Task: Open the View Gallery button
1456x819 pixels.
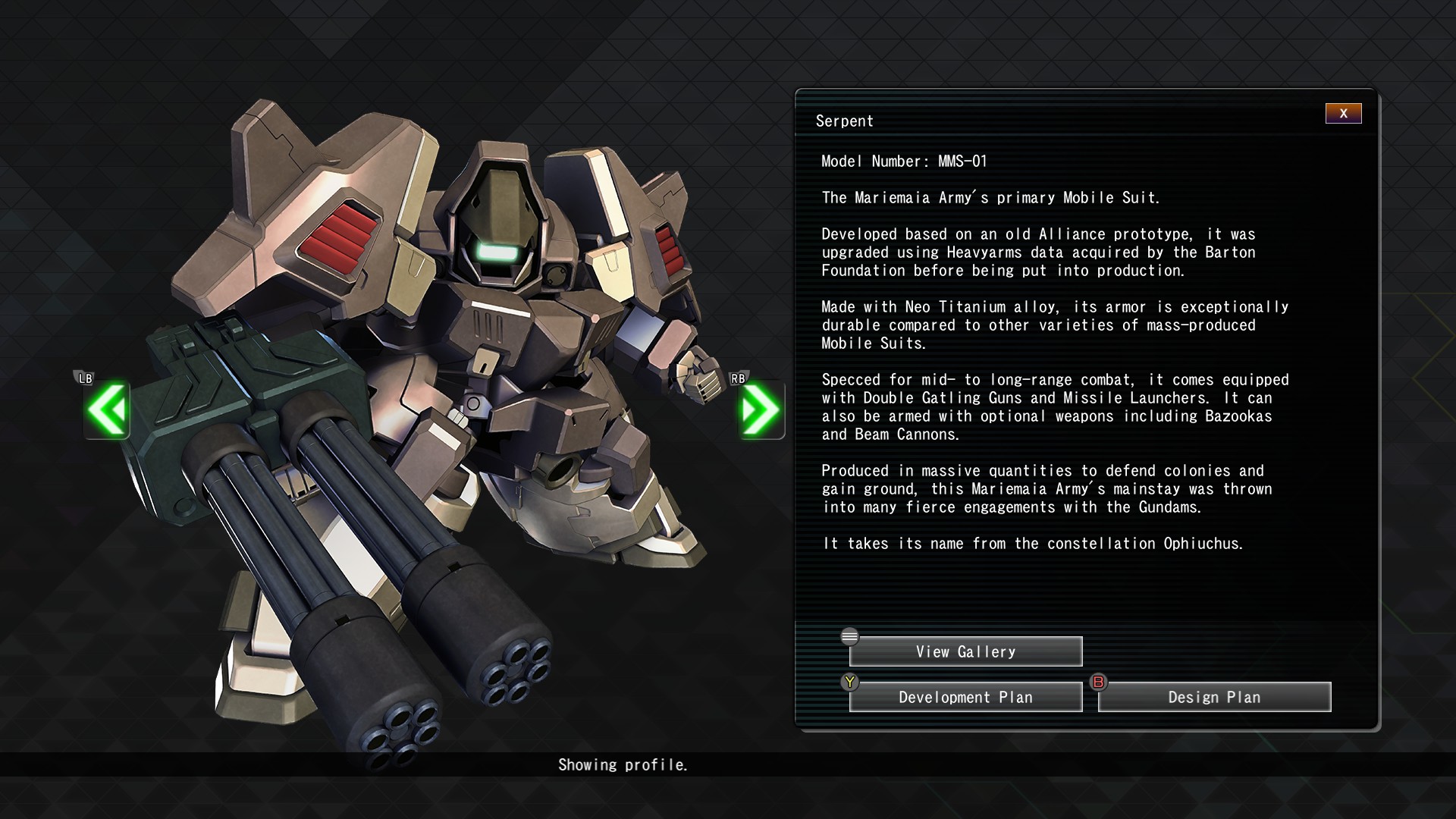Action: click(x=965, y=651)
